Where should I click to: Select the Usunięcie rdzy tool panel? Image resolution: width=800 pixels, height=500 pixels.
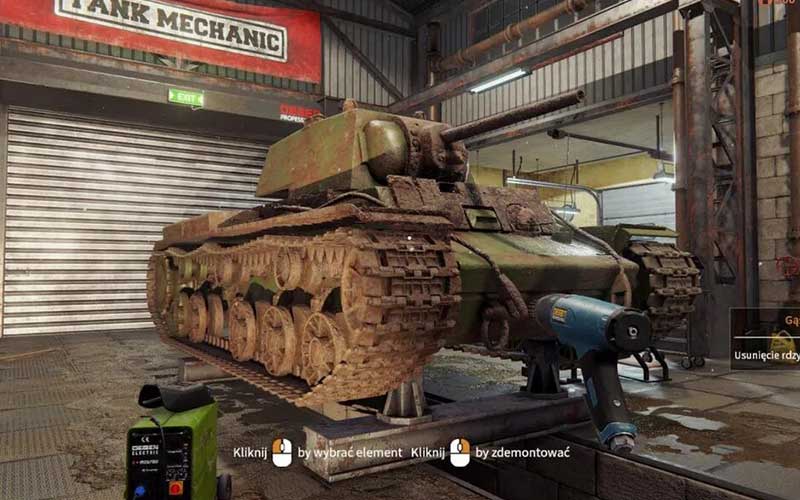766,339
